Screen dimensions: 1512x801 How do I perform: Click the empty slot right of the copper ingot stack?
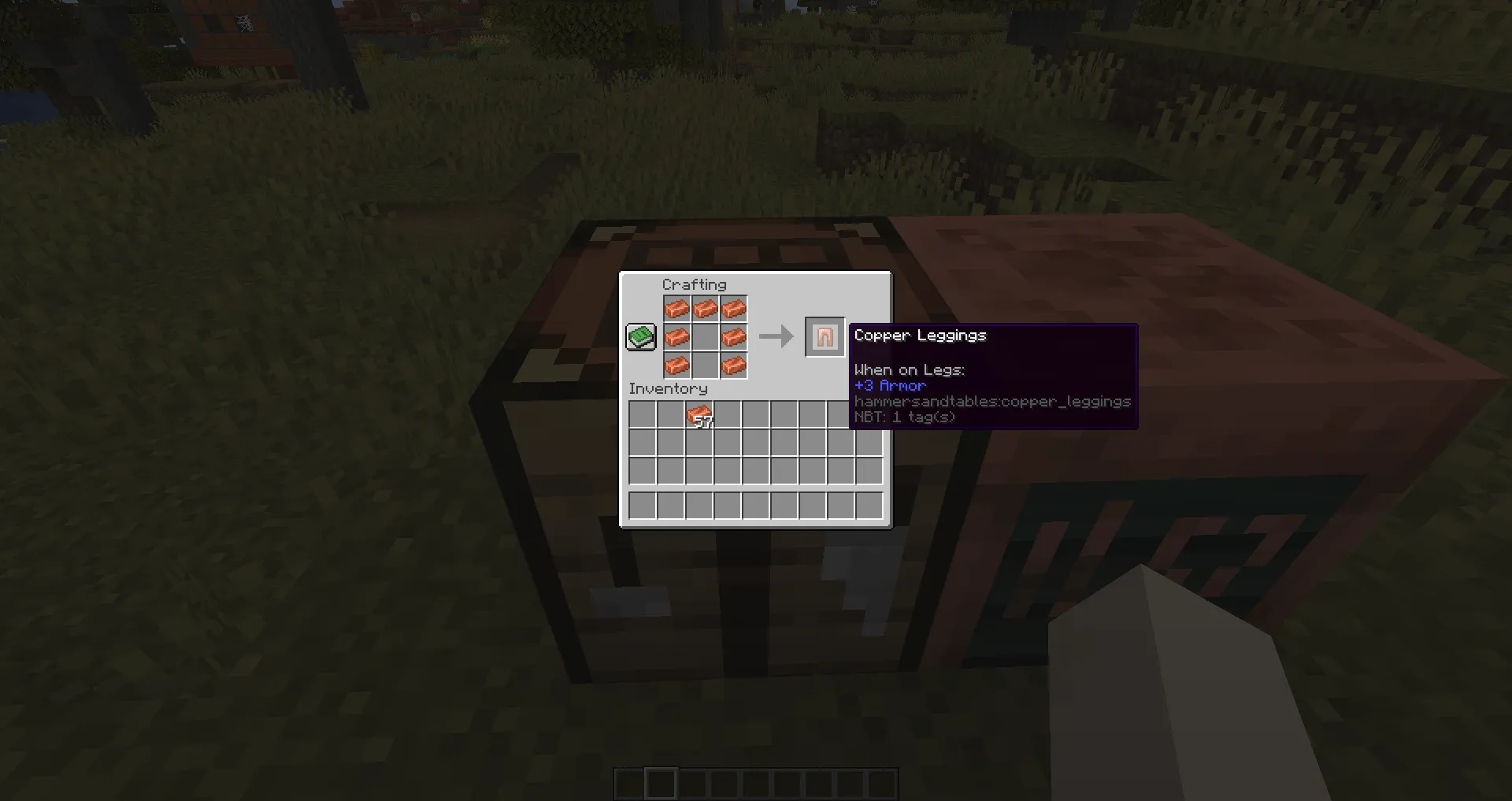(727, 413)
